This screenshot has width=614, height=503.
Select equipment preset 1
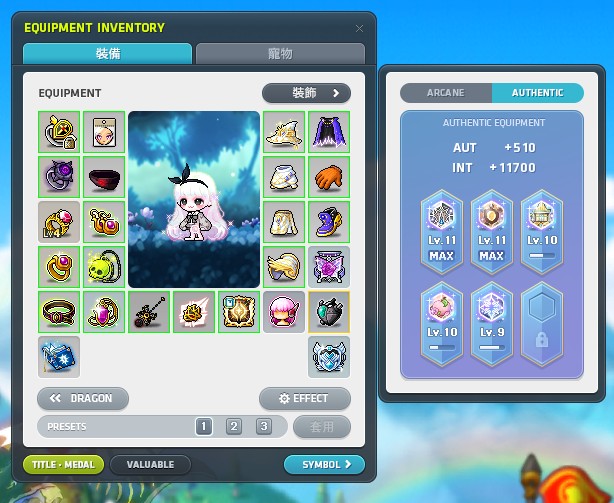click(x=204, y=427)
